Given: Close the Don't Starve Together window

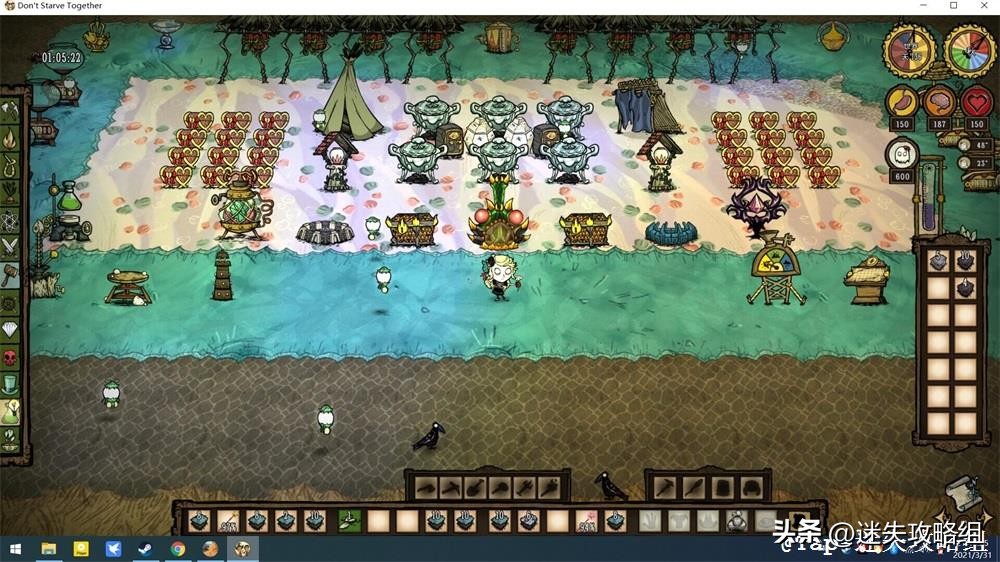Looking at the screenshot, I should click(x=981, y=6).
